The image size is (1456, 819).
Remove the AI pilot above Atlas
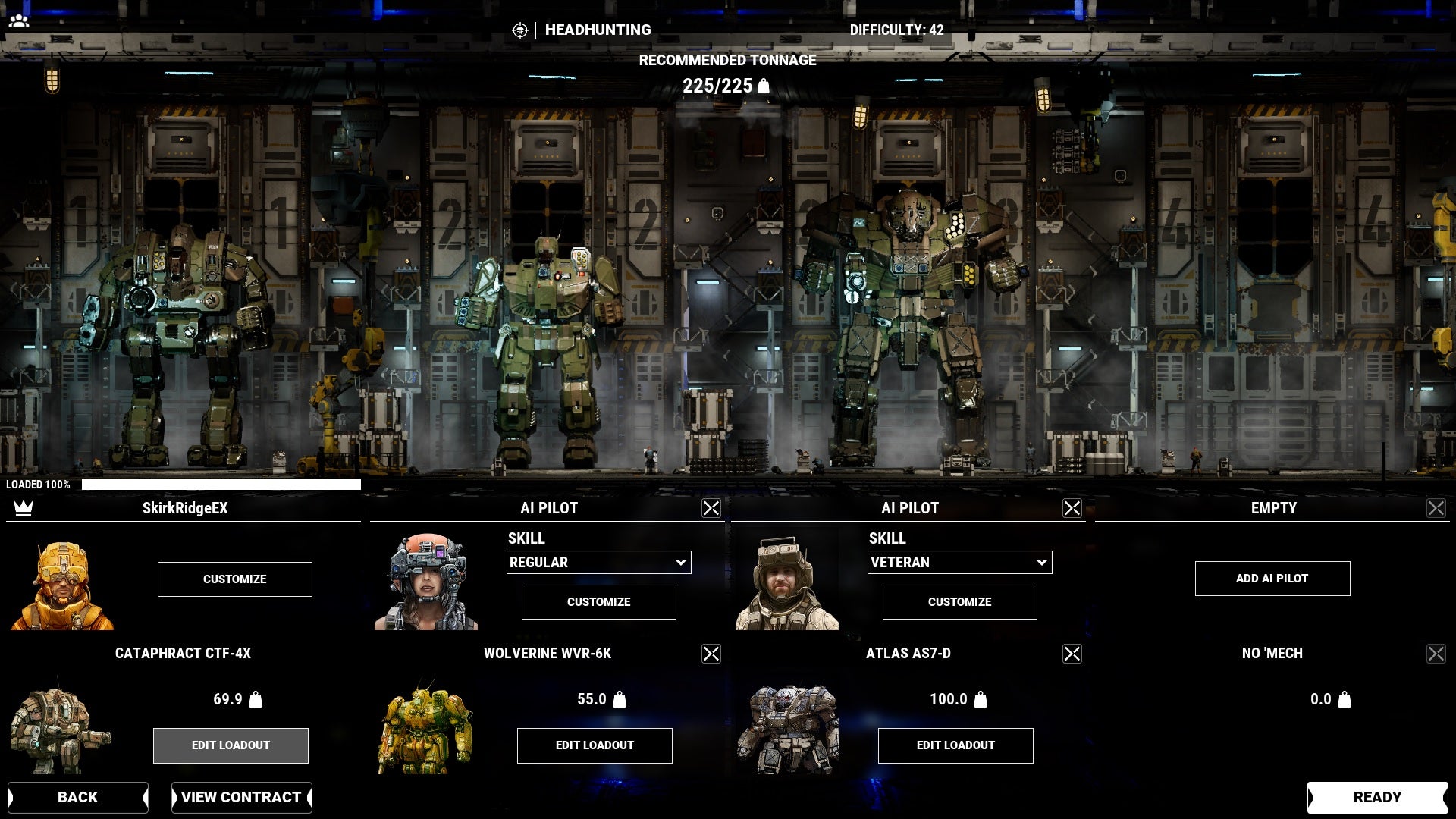[x=1072, y=508]
